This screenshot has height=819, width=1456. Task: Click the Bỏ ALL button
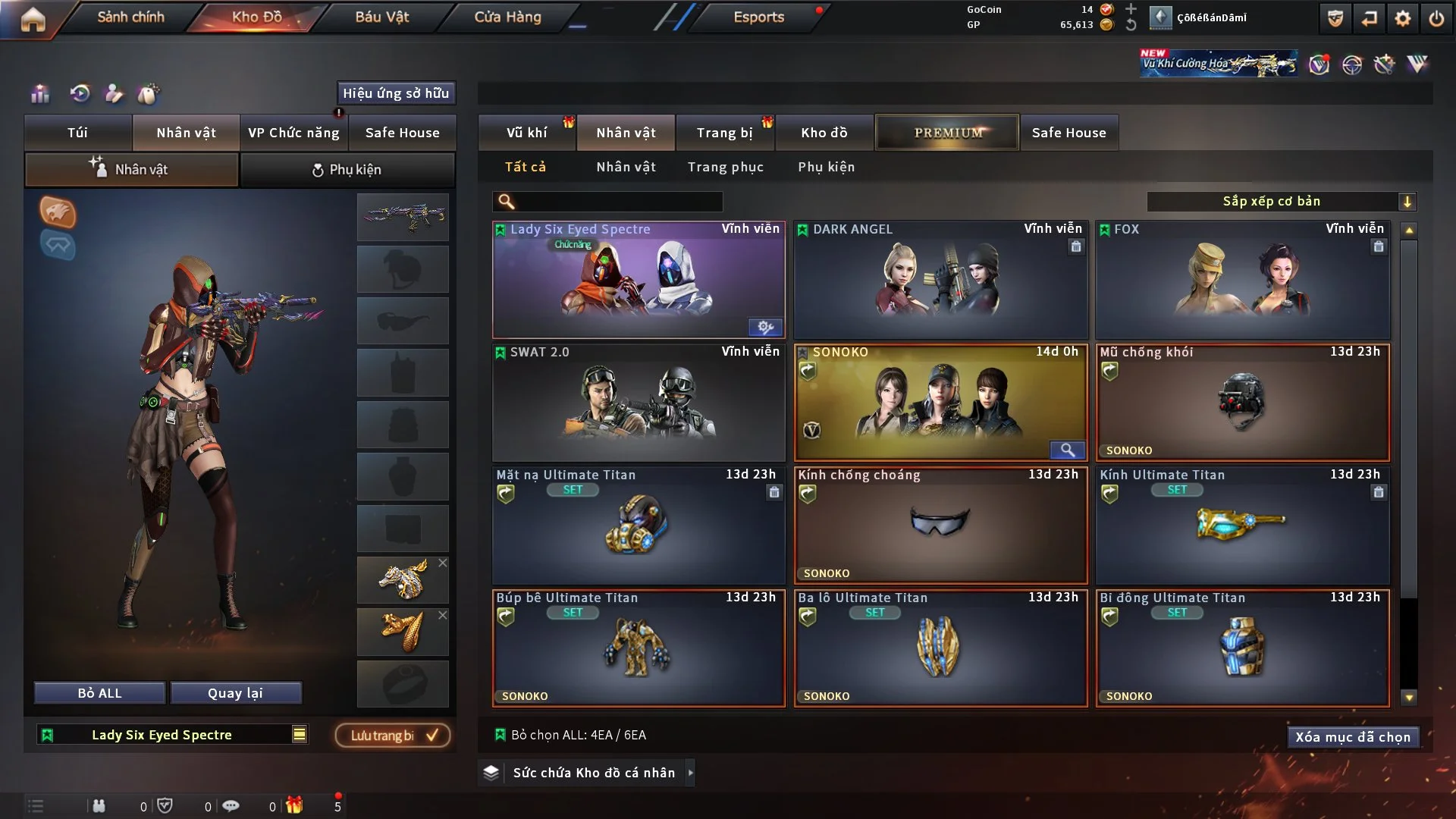tap(99, 693)
